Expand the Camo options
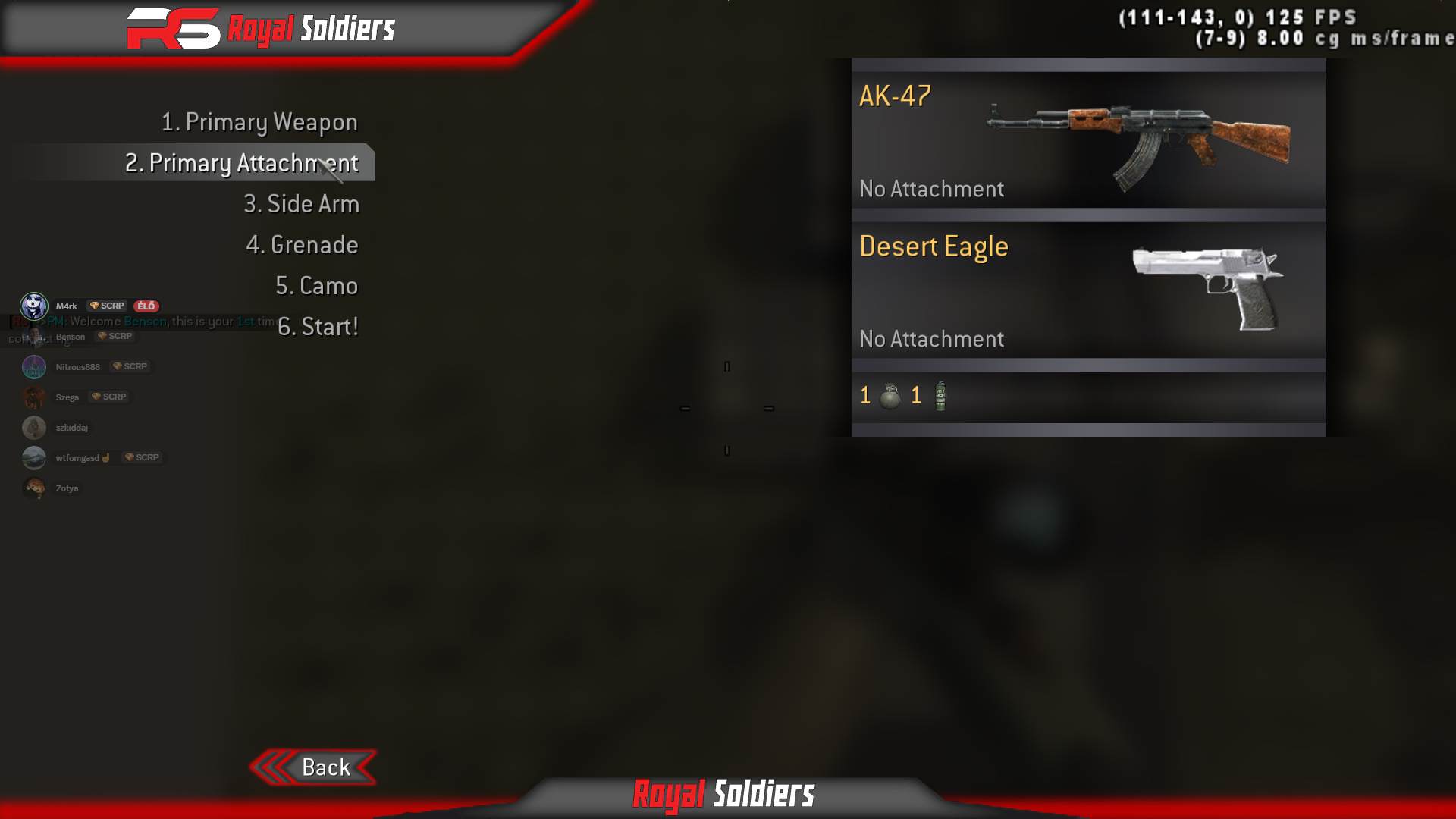The height and width of the screenshot is (819, 1456). tap(317, 286)
